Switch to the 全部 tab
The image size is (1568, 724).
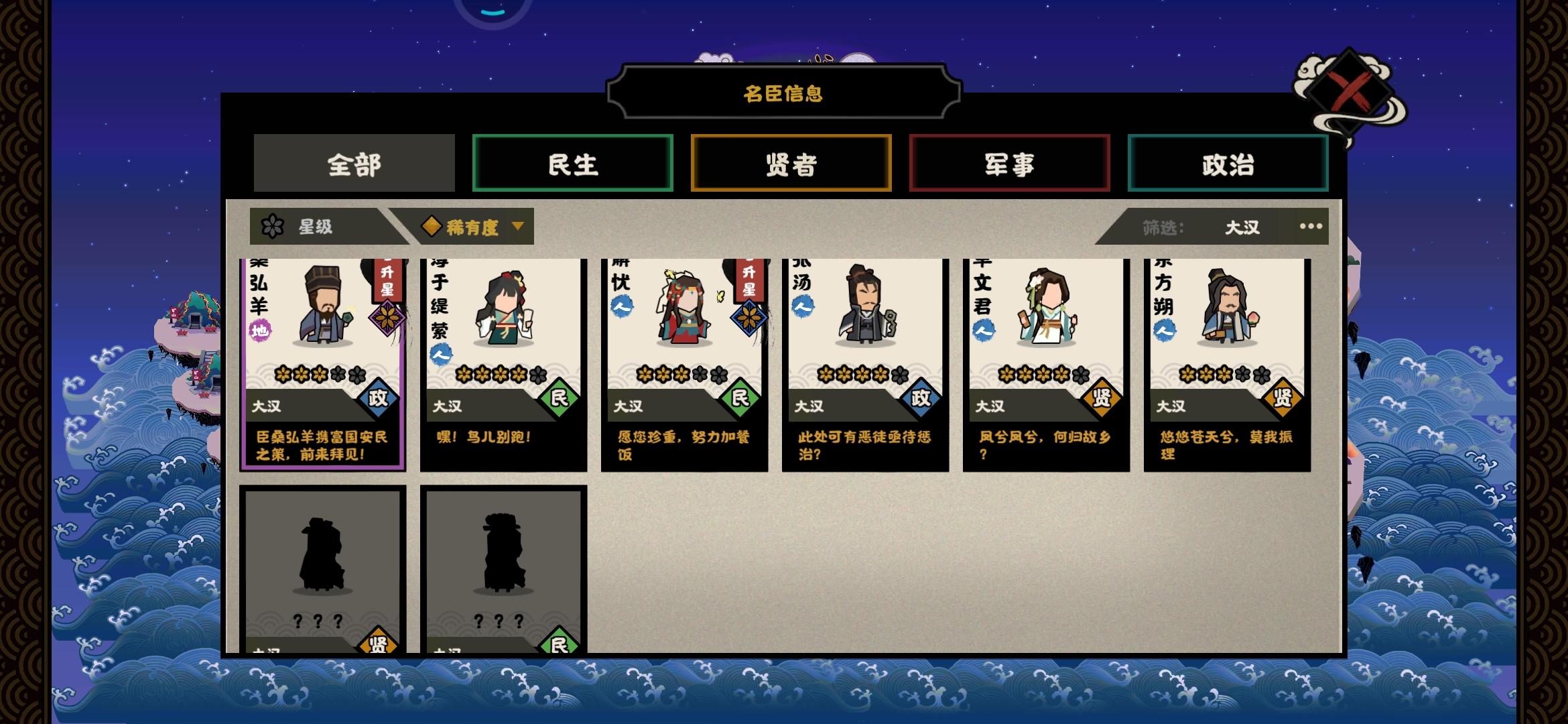coord(354,163)
